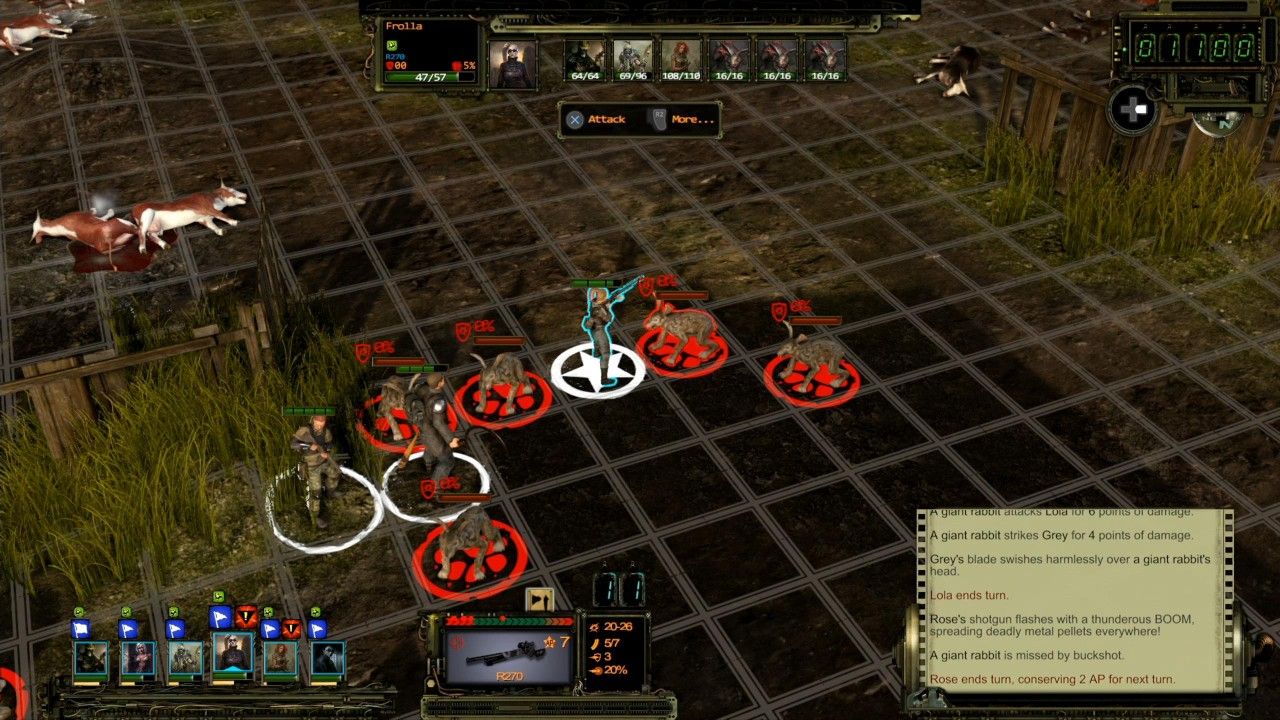Toggle the blue flag above Rose's portrait
1280x720 pixels.
click(270, 628)
